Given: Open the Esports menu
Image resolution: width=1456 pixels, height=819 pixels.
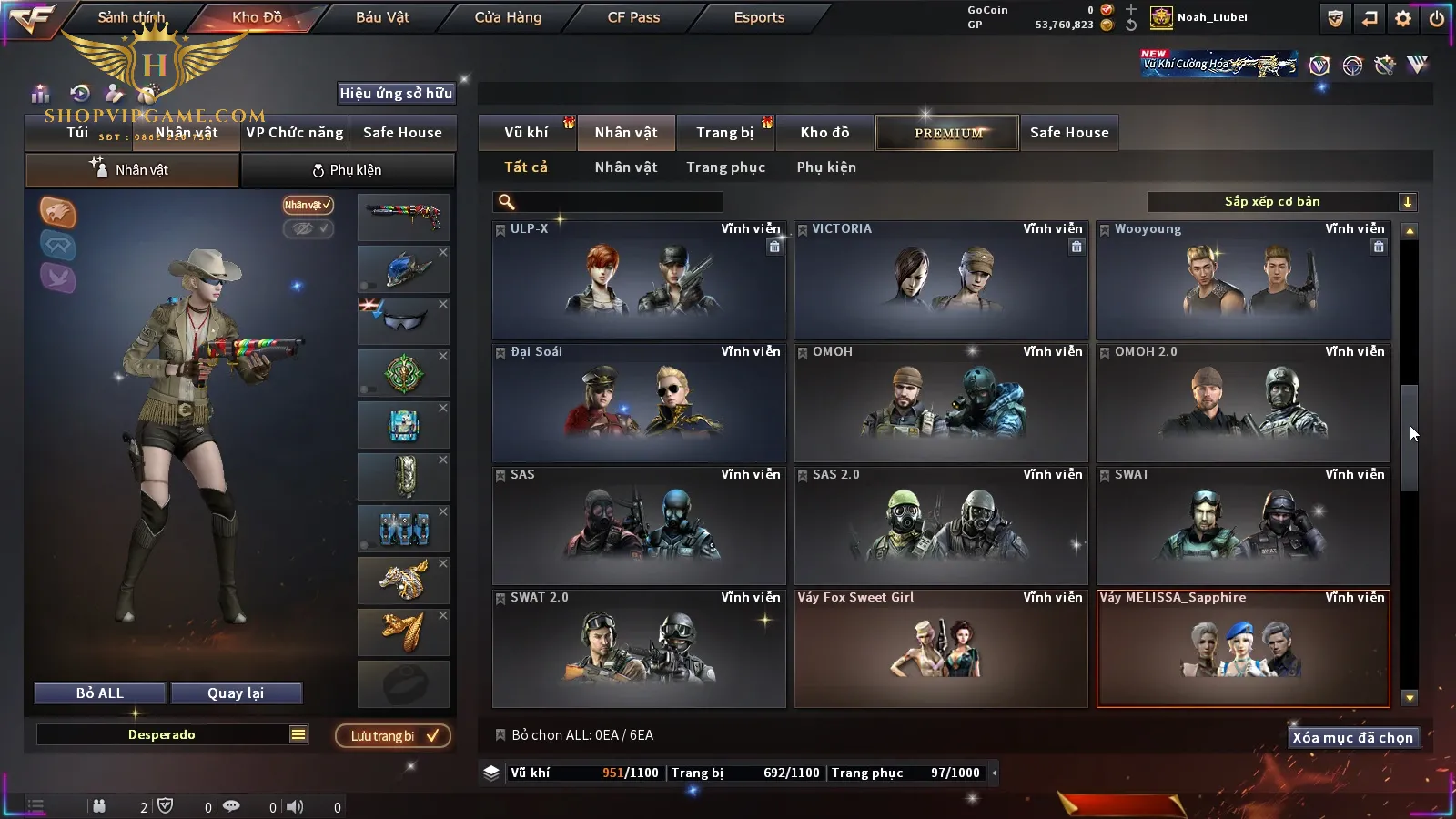Looking at the screenshot, I should [759, 17].
